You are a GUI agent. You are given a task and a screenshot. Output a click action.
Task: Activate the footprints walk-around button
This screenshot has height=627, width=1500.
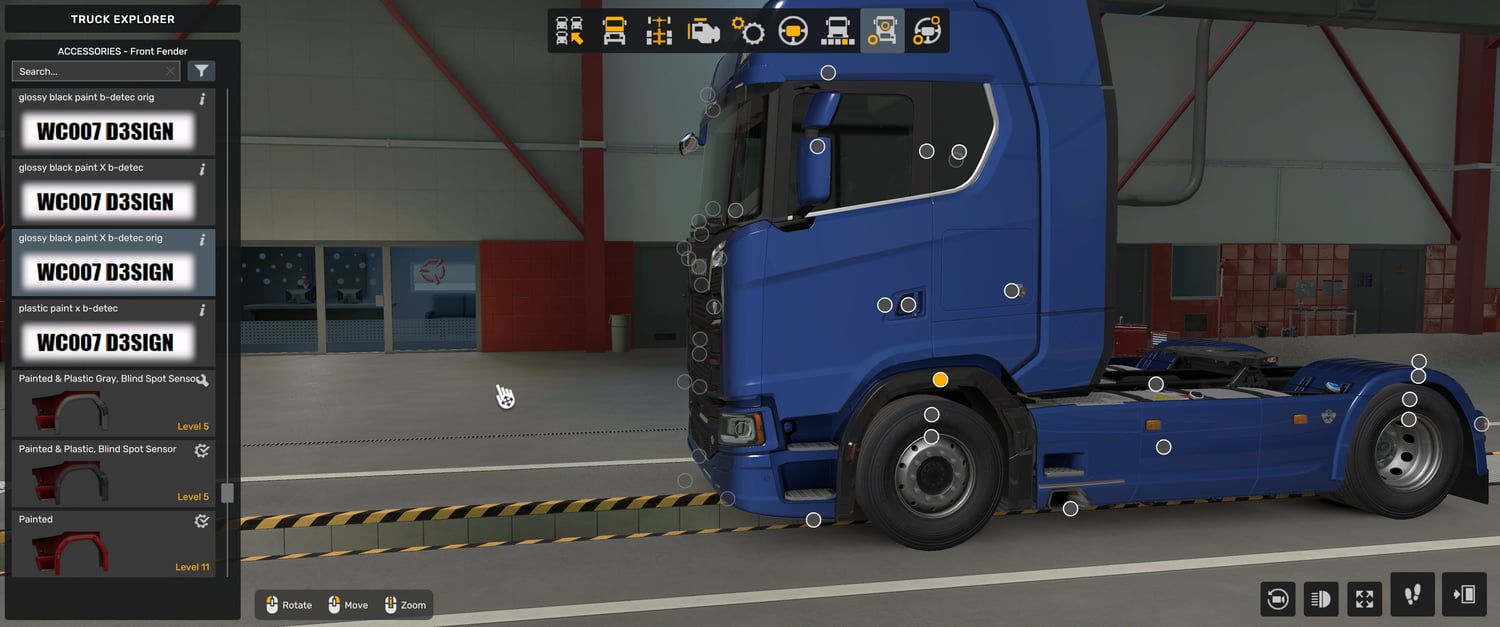pos(1412,595)
